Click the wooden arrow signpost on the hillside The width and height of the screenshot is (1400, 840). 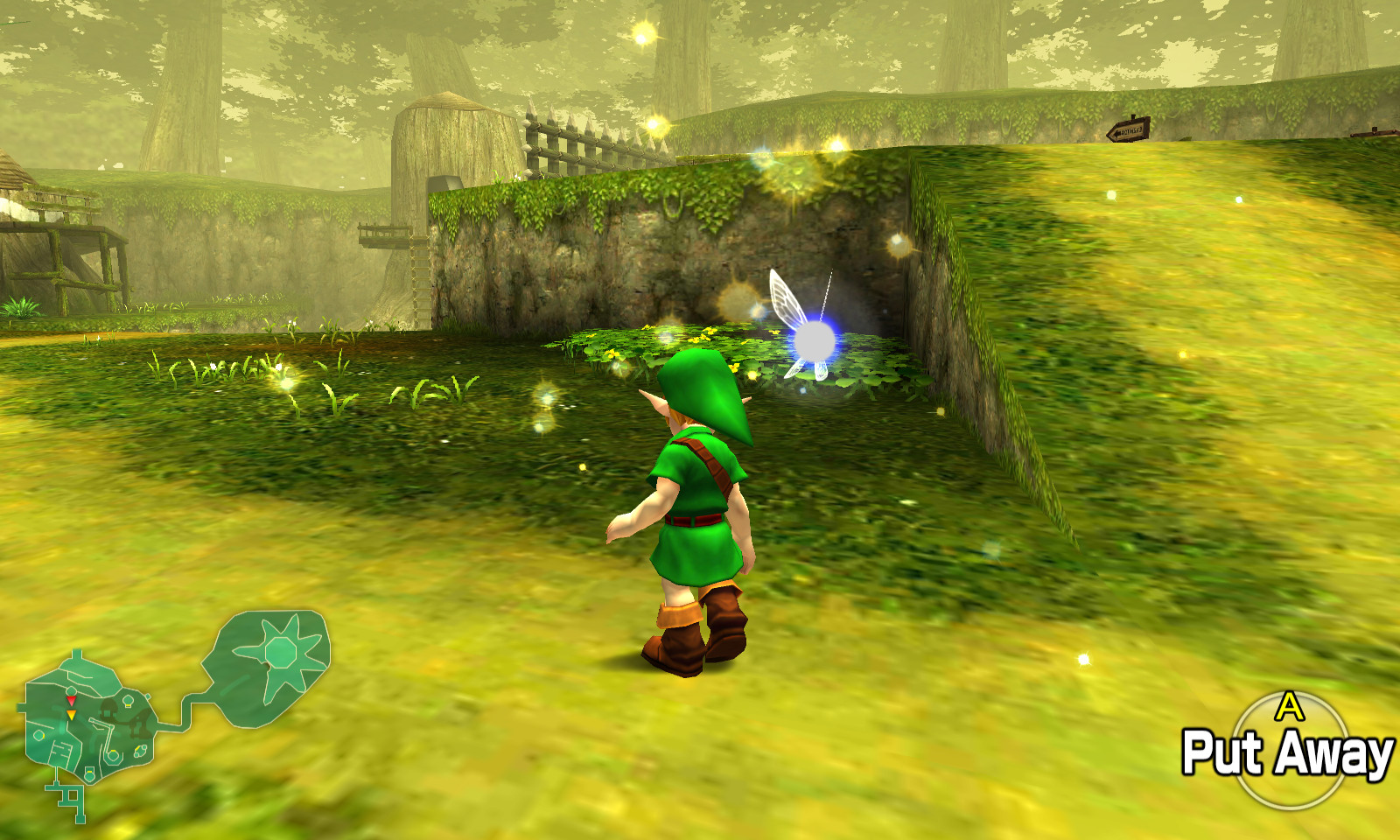coord(1127,128)
